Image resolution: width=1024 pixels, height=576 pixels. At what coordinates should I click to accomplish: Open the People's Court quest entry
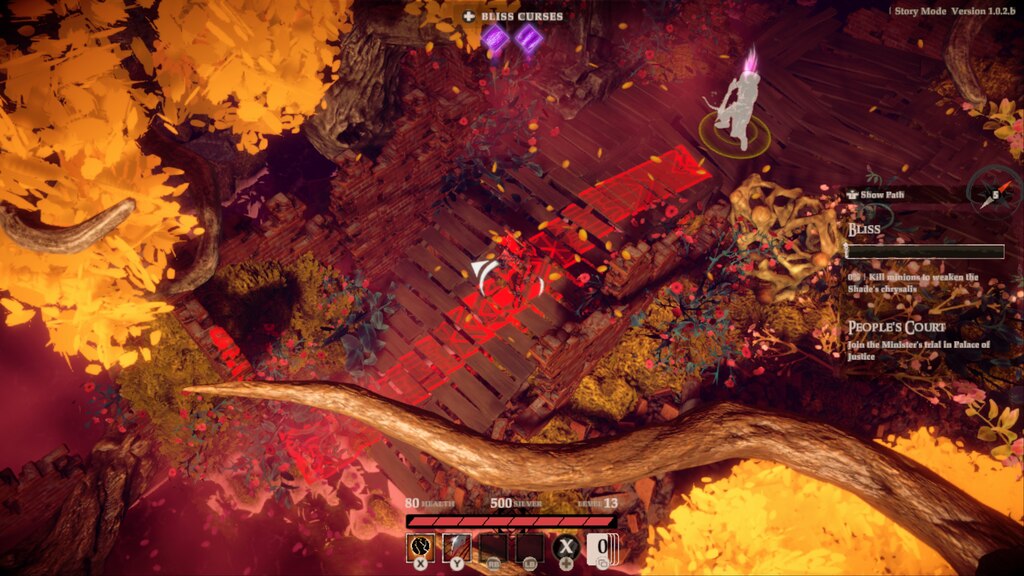click(896, 327)
